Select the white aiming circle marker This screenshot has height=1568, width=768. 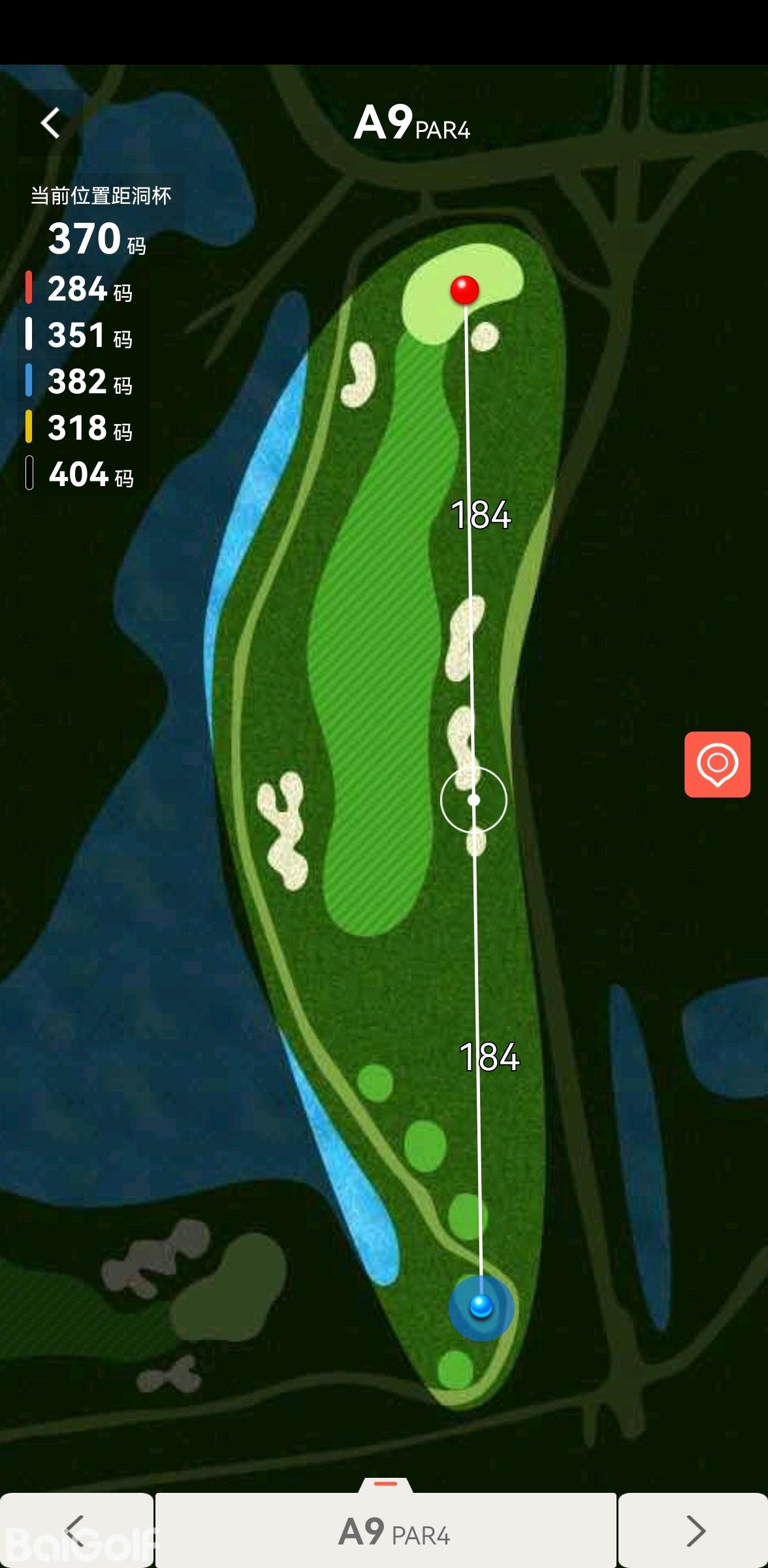pos(473,800)
